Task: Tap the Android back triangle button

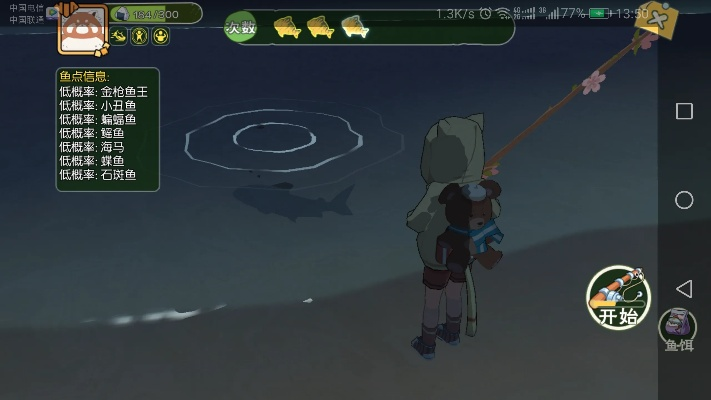Action: pos(684,289)
